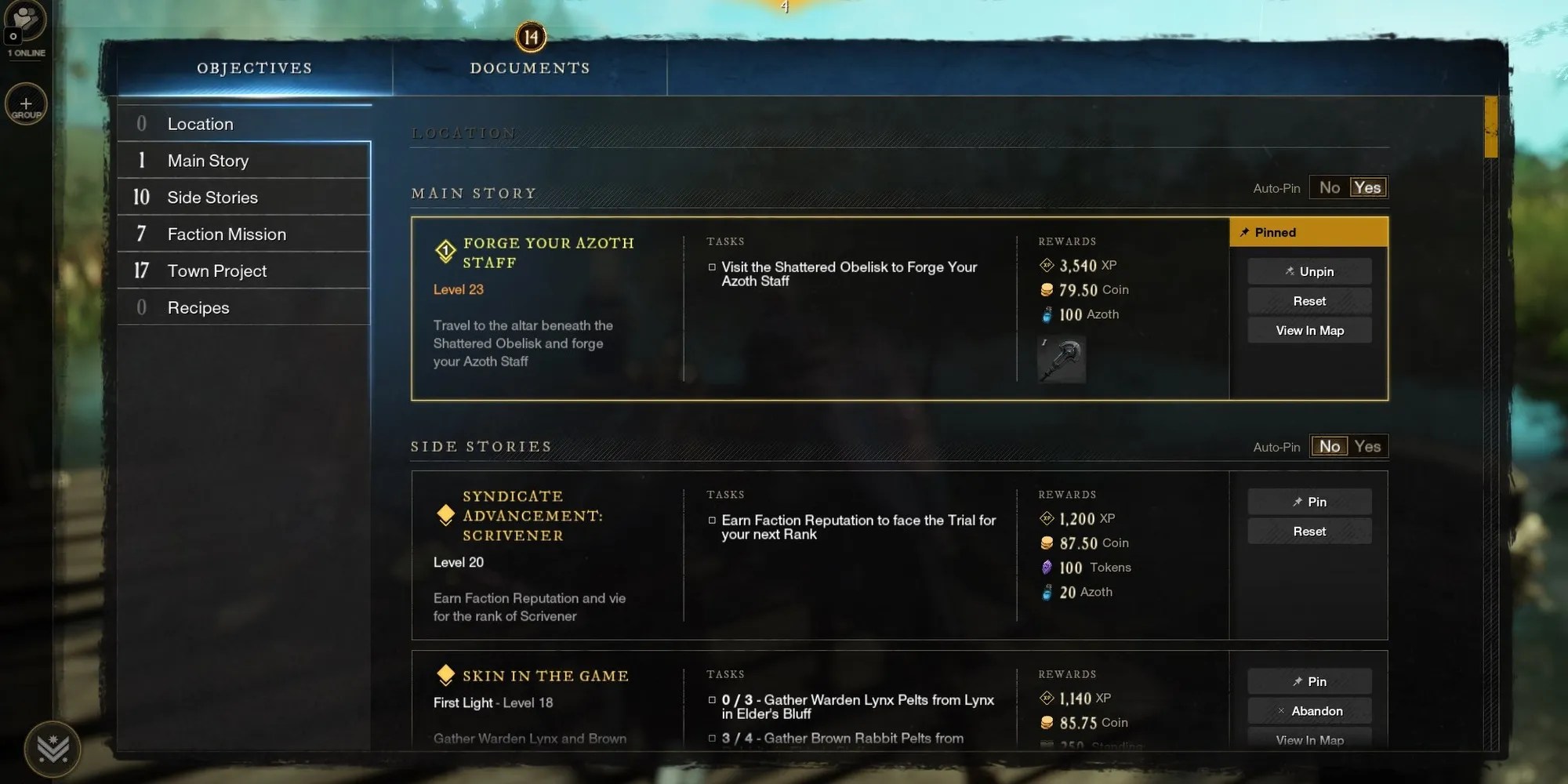Check the Visit the Shattered Obelisk task box
The width and height of the screenshot is (1568, 784).
712,267
